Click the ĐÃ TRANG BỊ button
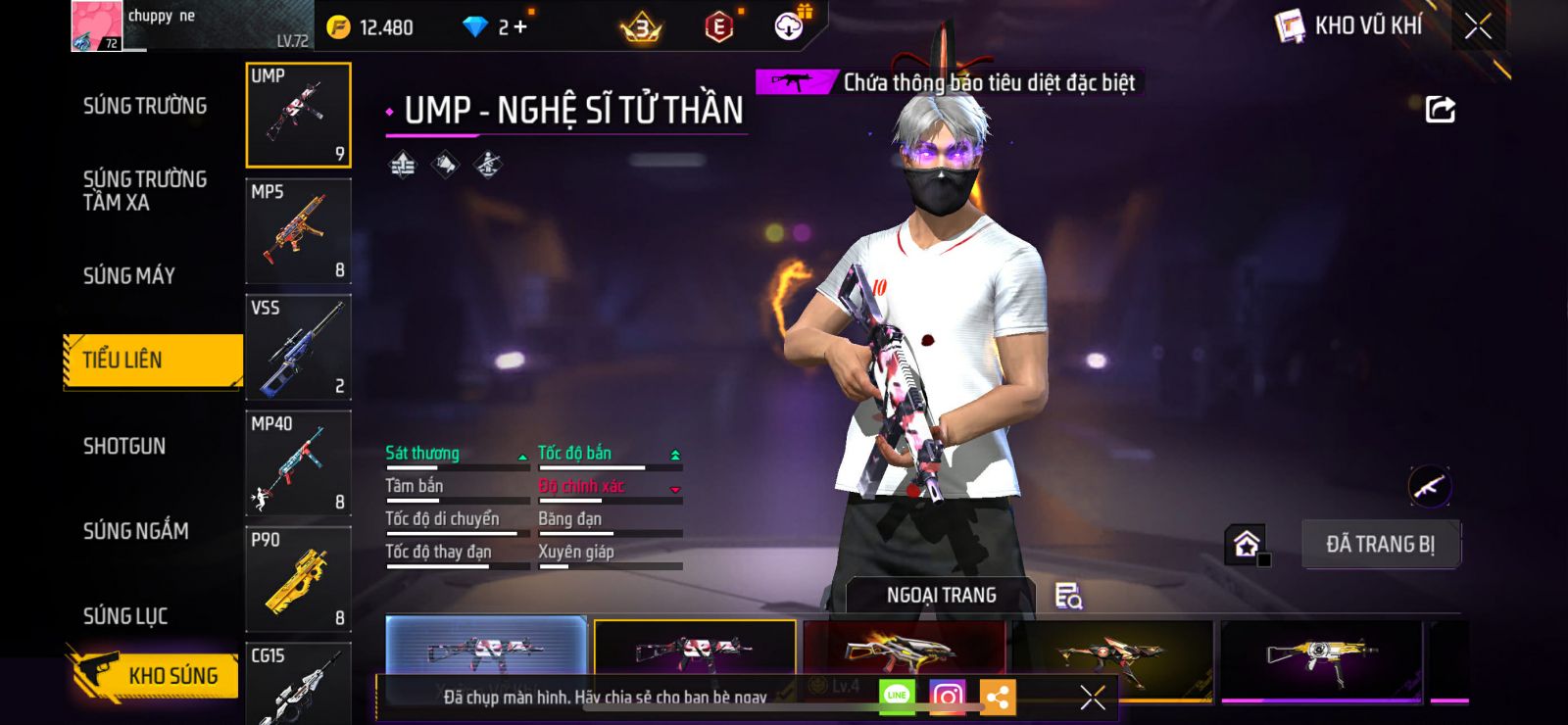1568x725 pixels. point(1380,545)
